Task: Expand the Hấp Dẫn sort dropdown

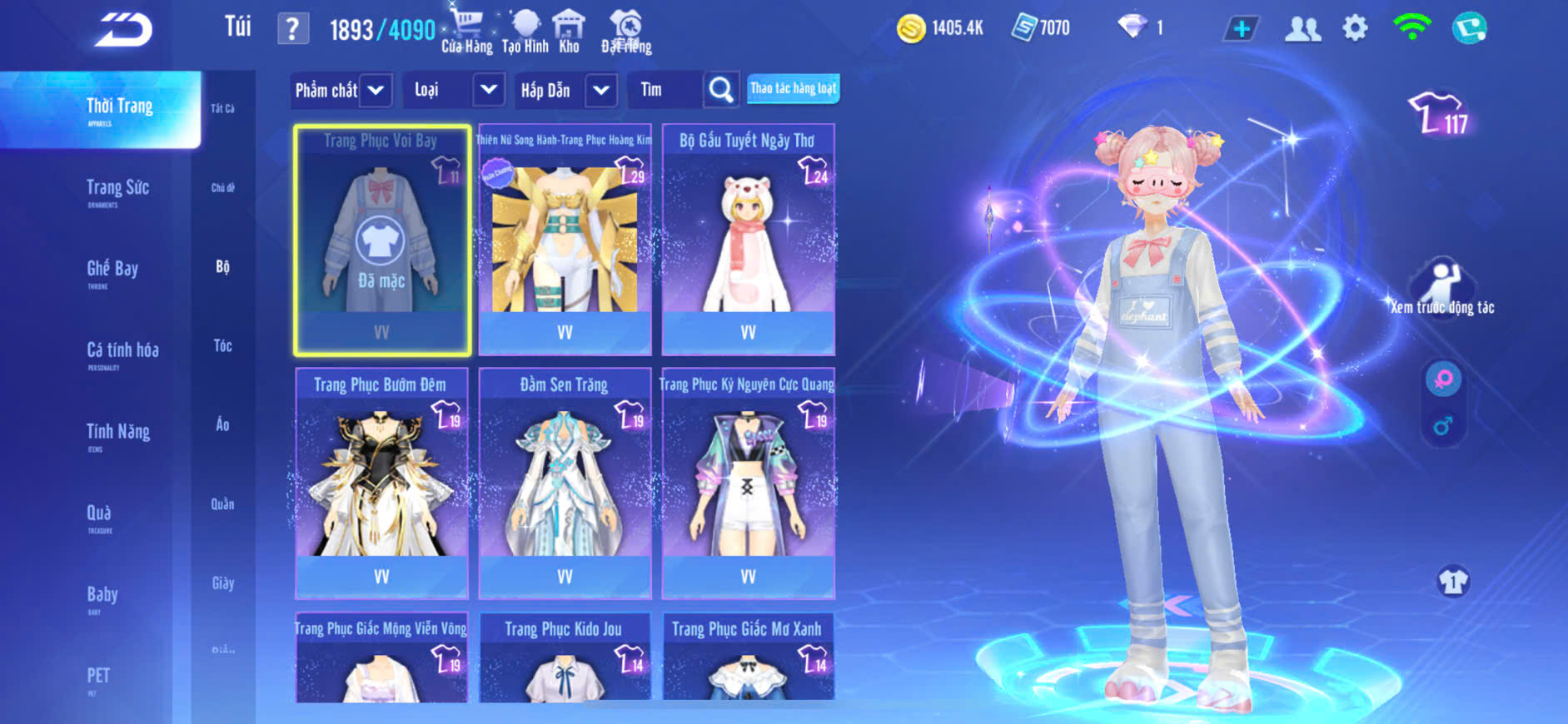Action: [x=601, y=90]
